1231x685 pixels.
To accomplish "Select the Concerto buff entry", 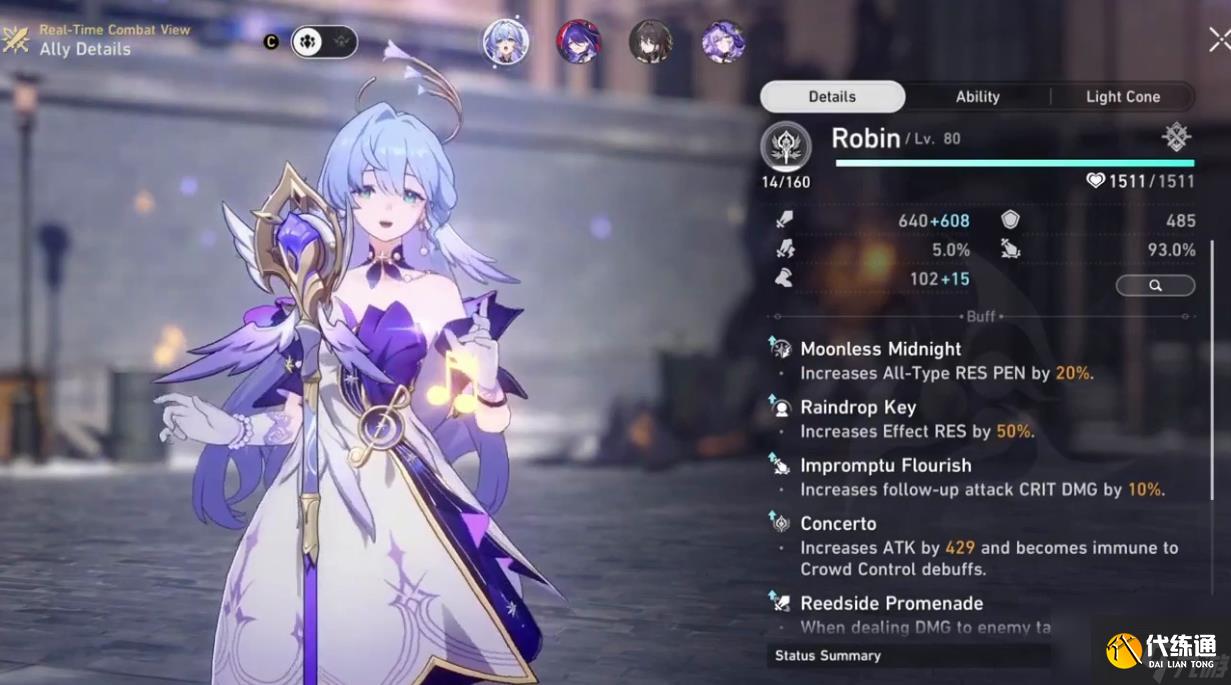I will [x=838, y=523].
